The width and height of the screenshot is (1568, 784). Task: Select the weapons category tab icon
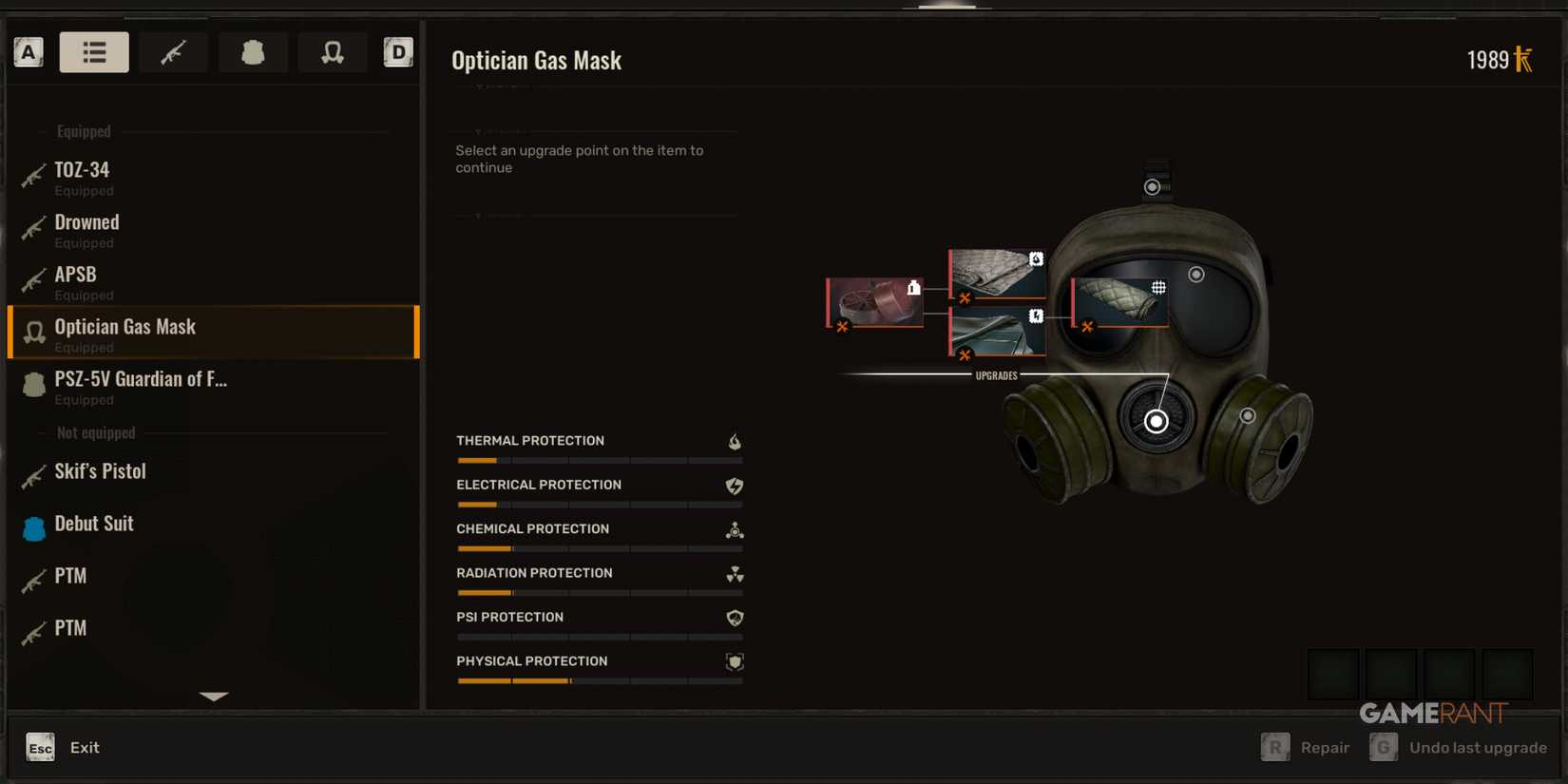coord(173,52)
